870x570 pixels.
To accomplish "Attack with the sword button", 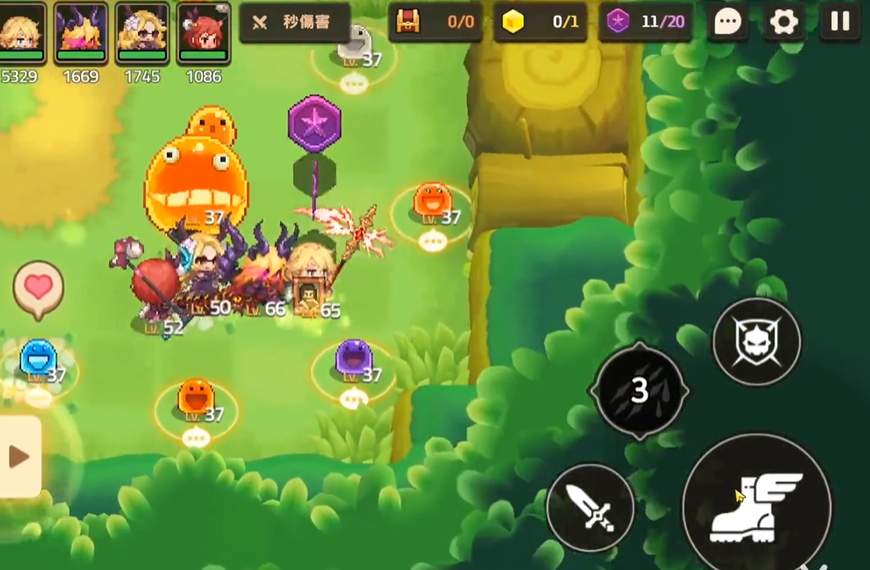I will point(590,507).
